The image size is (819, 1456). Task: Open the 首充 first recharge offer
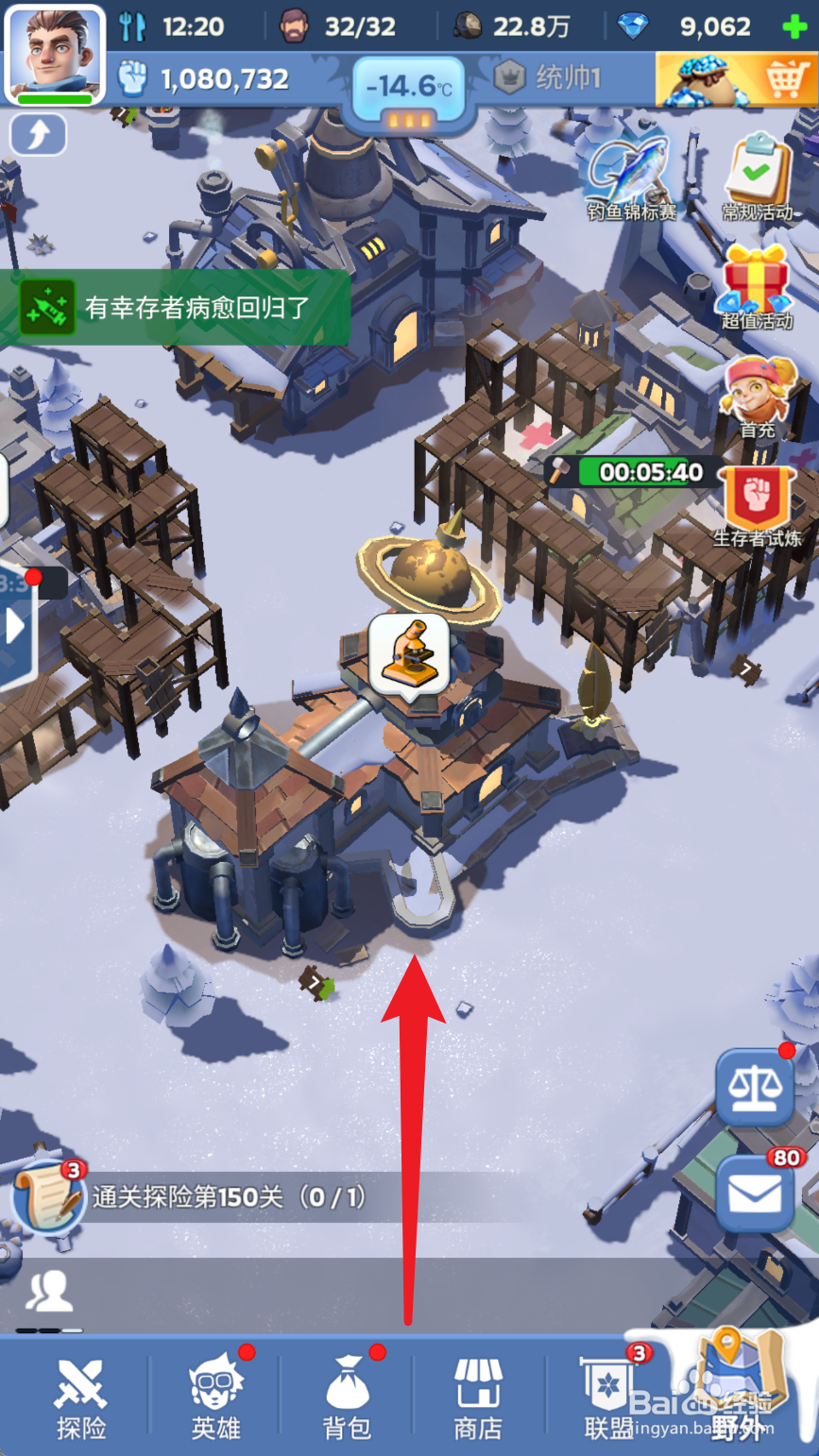[757, 395]
